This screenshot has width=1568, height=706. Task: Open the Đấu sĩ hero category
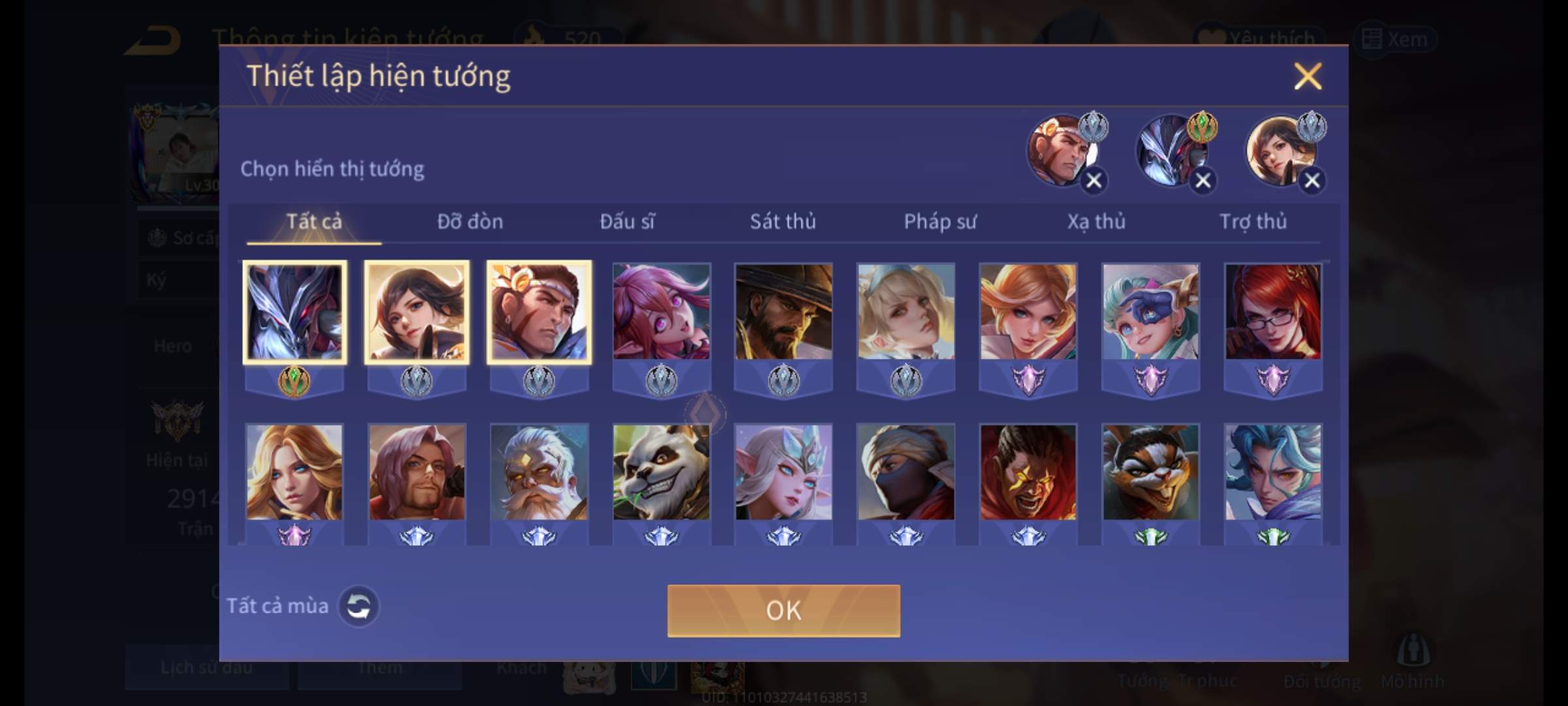pyautogui.click(x=627, y=222)
